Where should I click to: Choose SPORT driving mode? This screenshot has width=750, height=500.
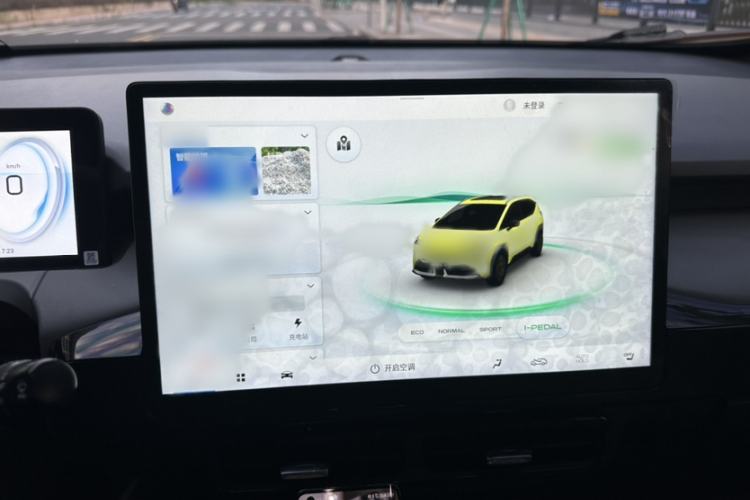490,329
